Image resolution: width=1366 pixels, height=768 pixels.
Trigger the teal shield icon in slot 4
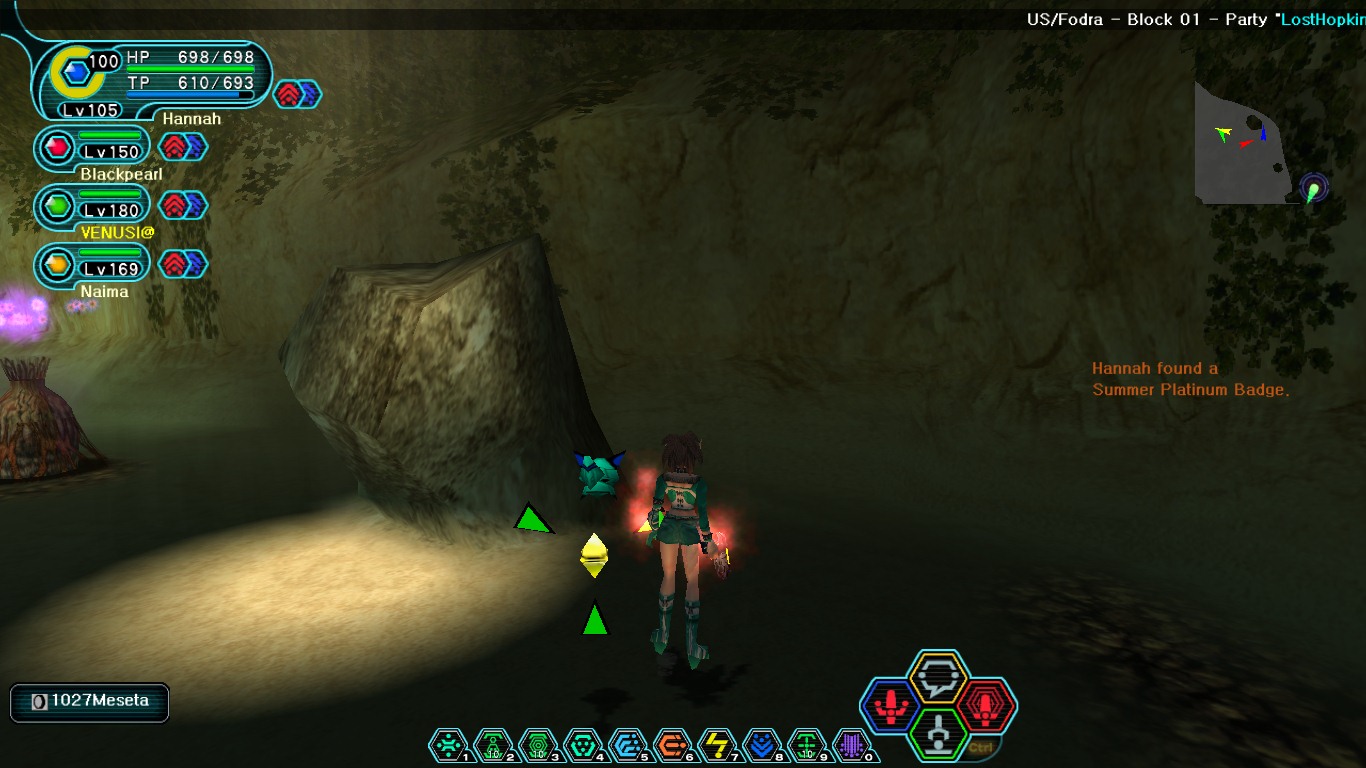(x=583, y=744)
